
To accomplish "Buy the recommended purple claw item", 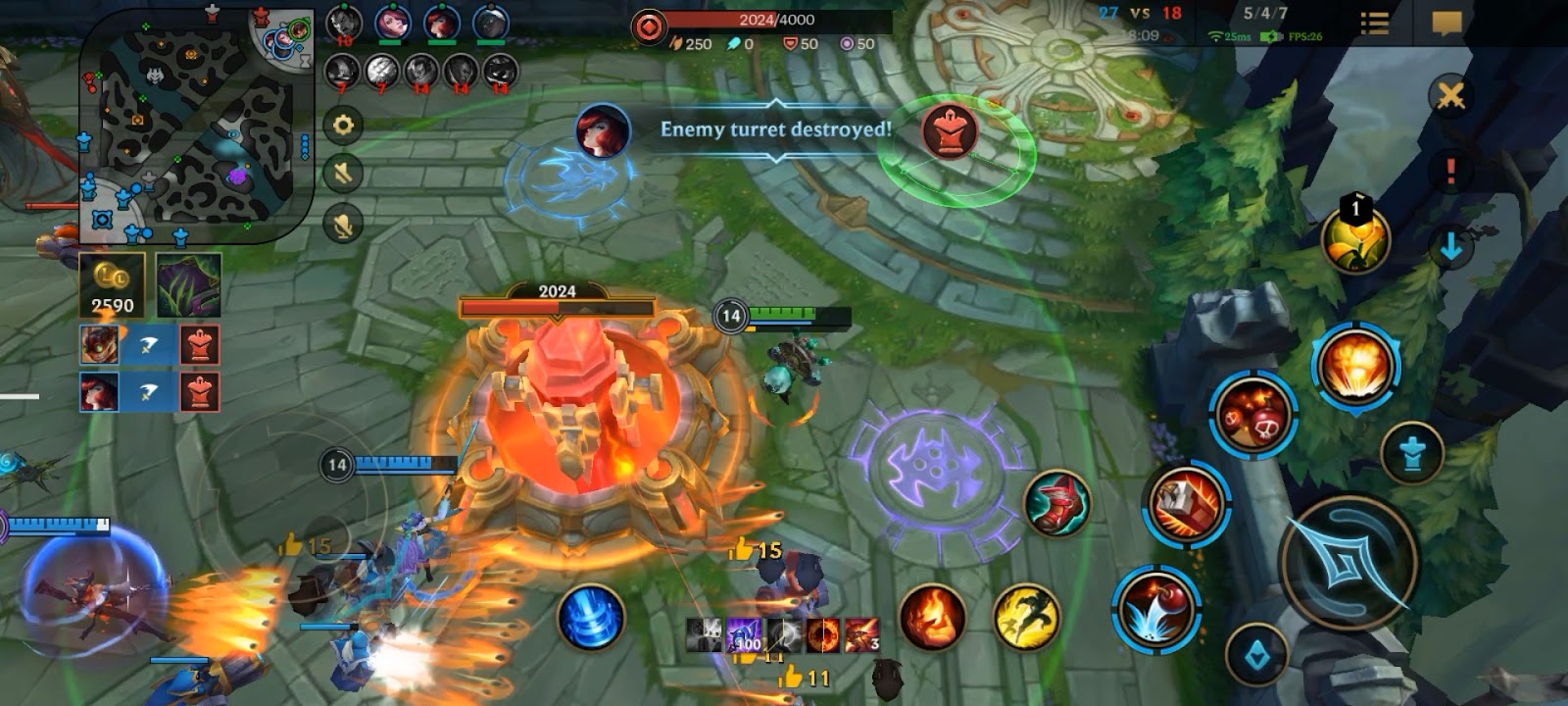I will pos(188,285).
